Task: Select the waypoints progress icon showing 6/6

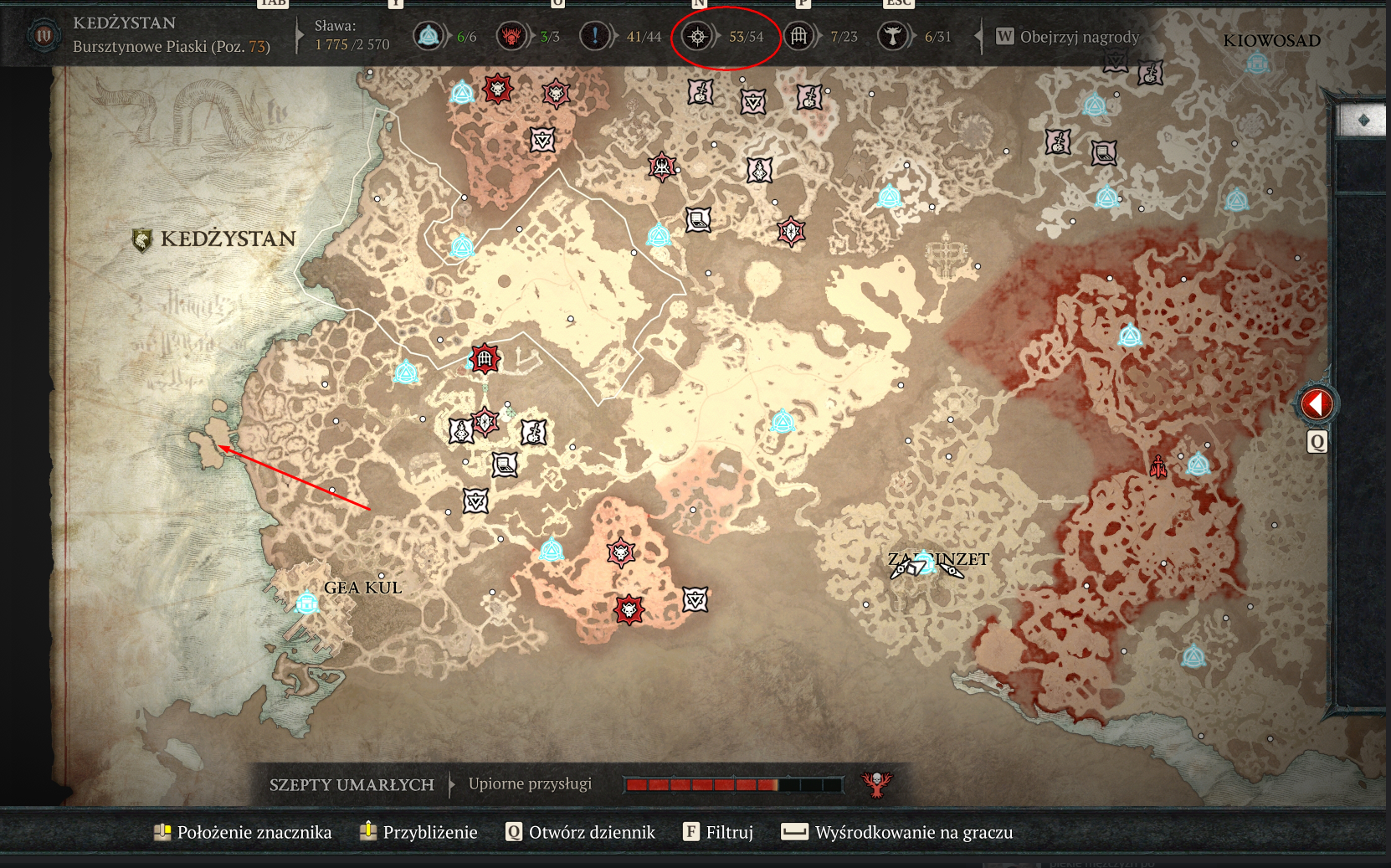Action: (x=429, y=36)
